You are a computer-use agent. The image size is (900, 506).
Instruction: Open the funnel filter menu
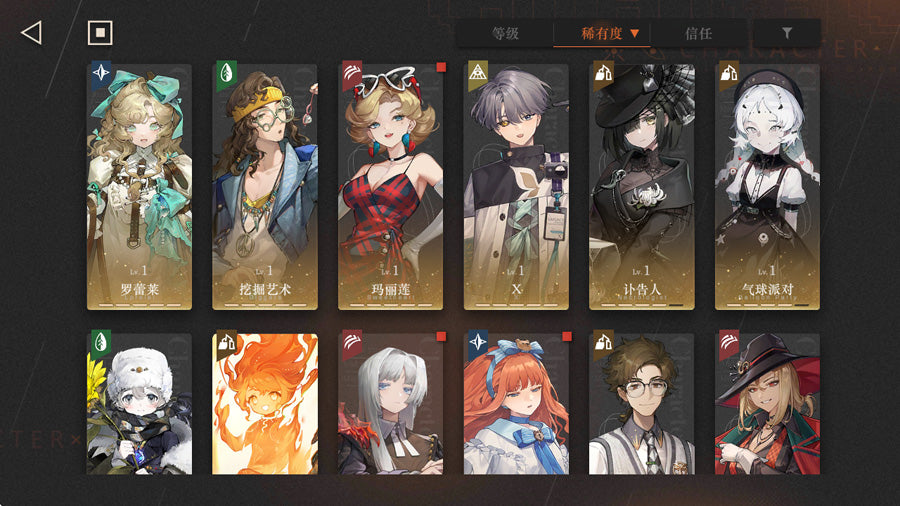[x=786, y=33]
